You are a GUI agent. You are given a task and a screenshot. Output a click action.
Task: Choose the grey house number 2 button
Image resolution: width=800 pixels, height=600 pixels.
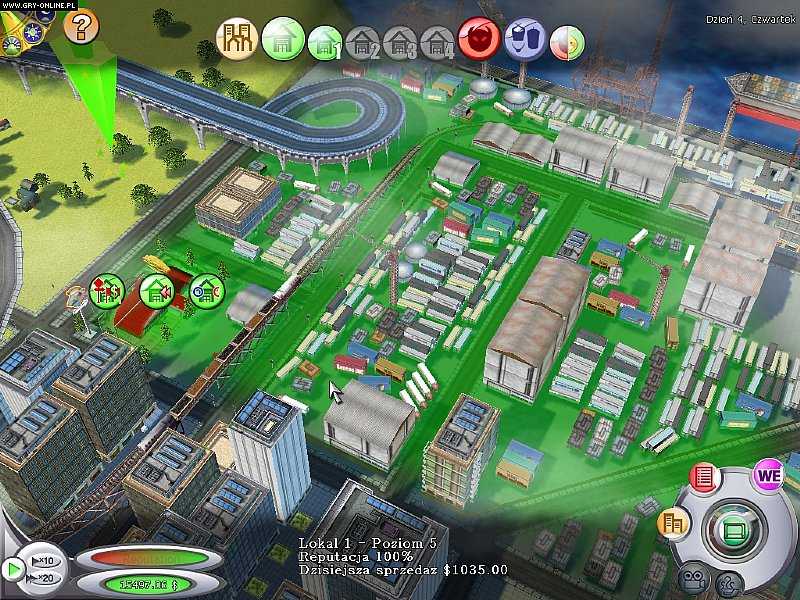click(x=364, y=44)
